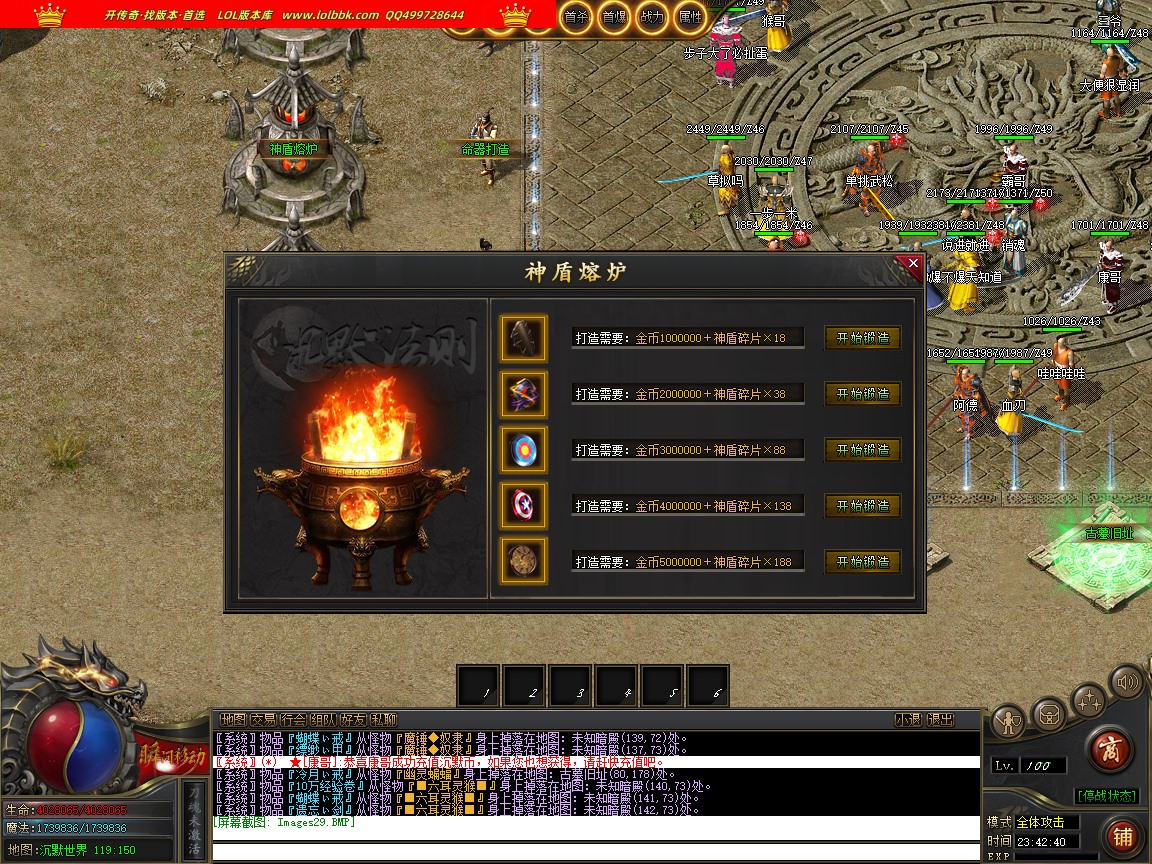
Task: Open the 行会 guild tab
Action: coord(292,720)
